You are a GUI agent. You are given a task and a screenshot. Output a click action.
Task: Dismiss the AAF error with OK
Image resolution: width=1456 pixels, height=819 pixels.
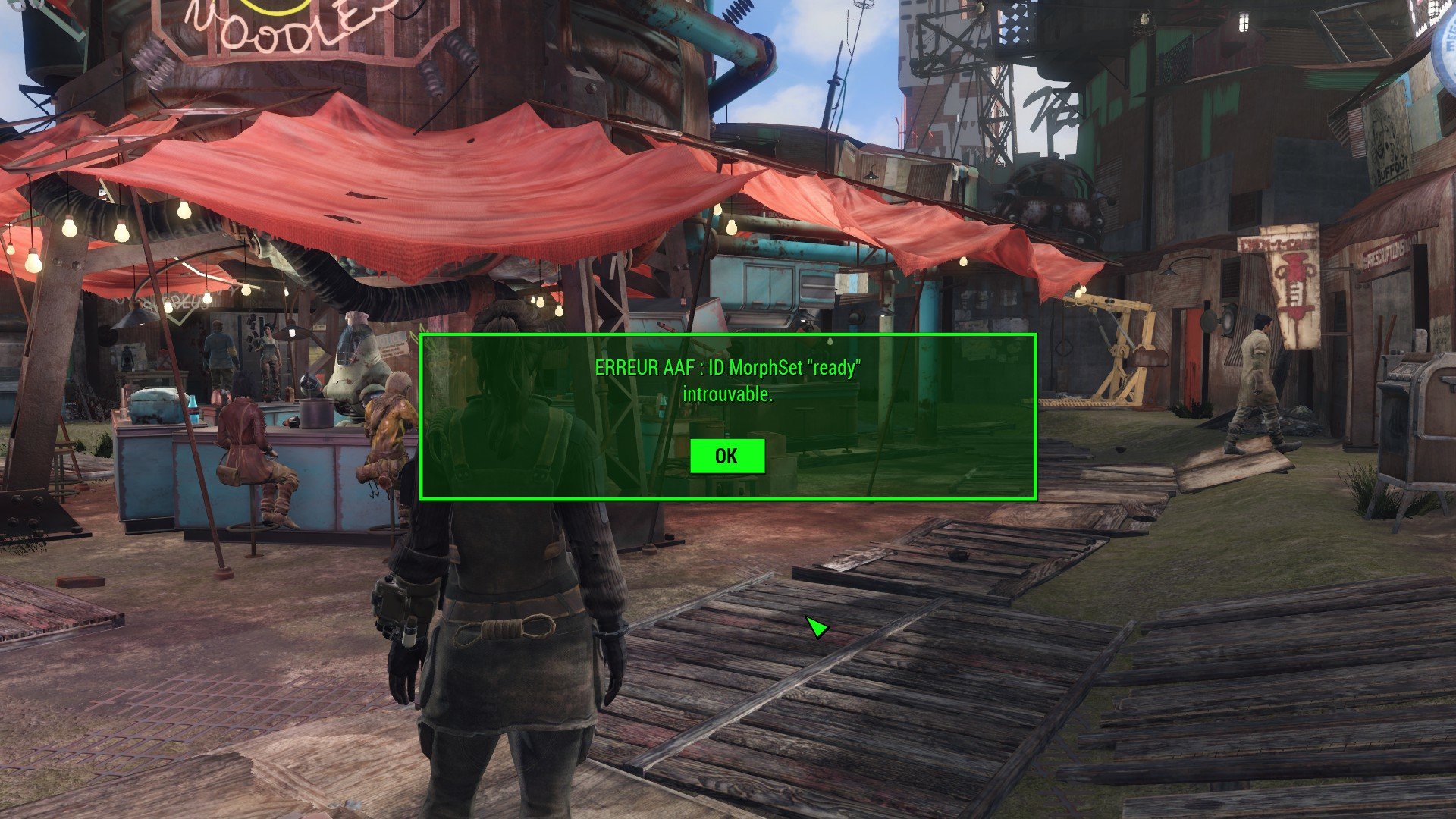point(726,456)
